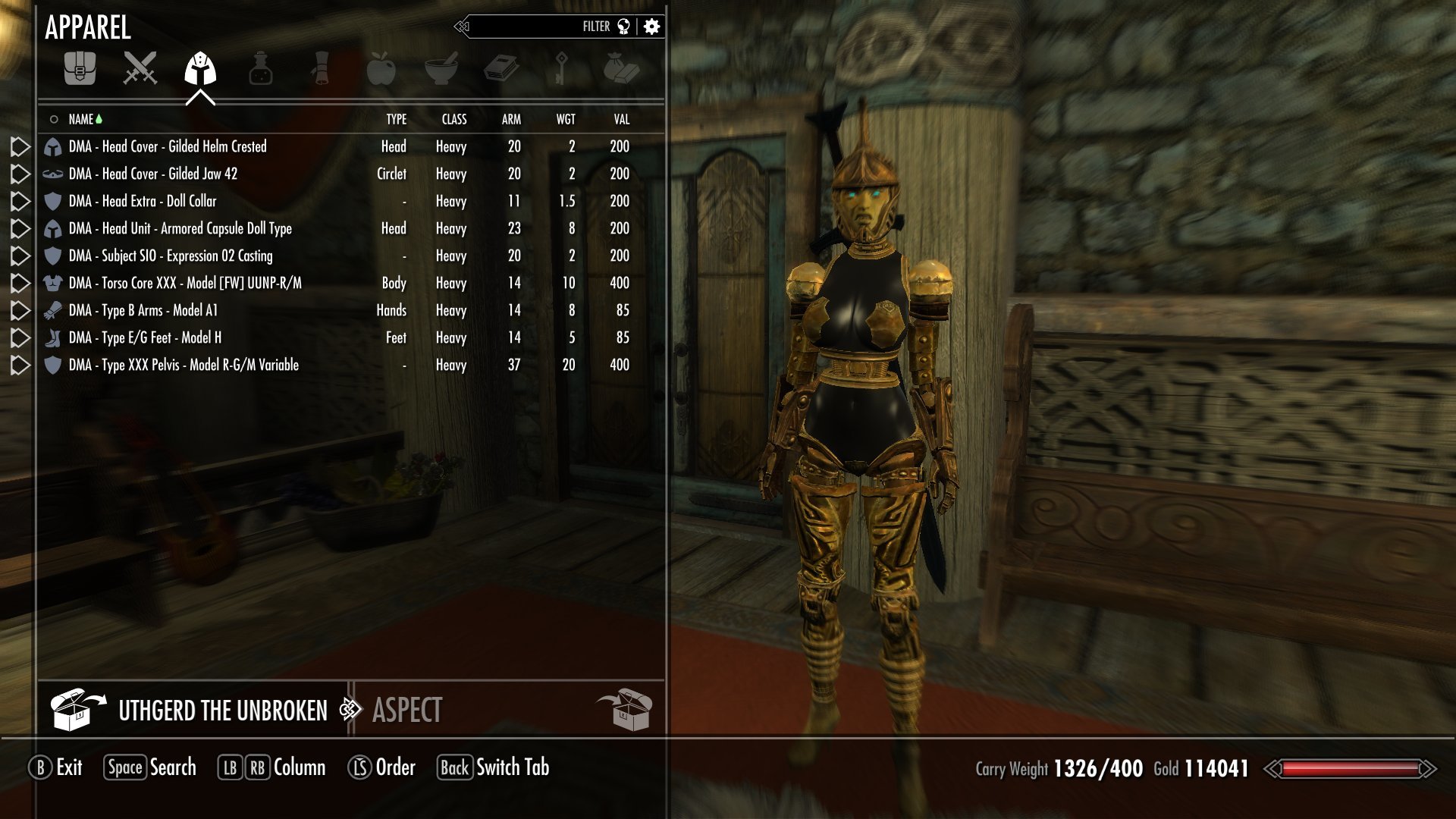Image resolution: width=1456 pixels, height=819 pixels.
Task: Switch to the potions bottle tab
Action: pyautogui.click(x=260, y=68)
